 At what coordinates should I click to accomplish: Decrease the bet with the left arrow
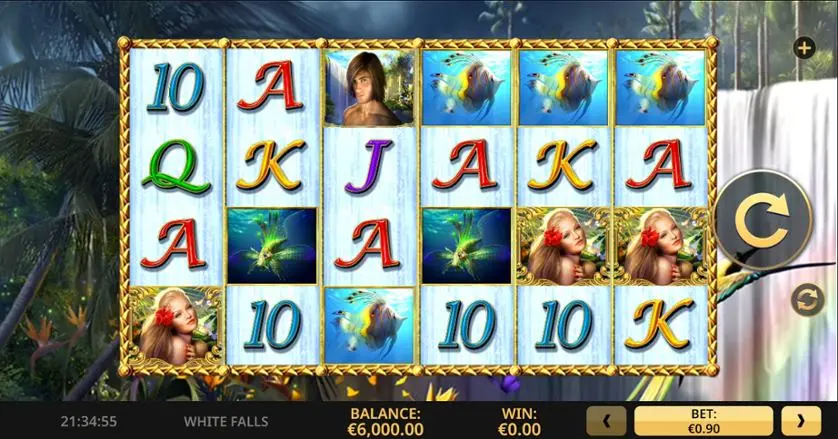click(607, 421)
